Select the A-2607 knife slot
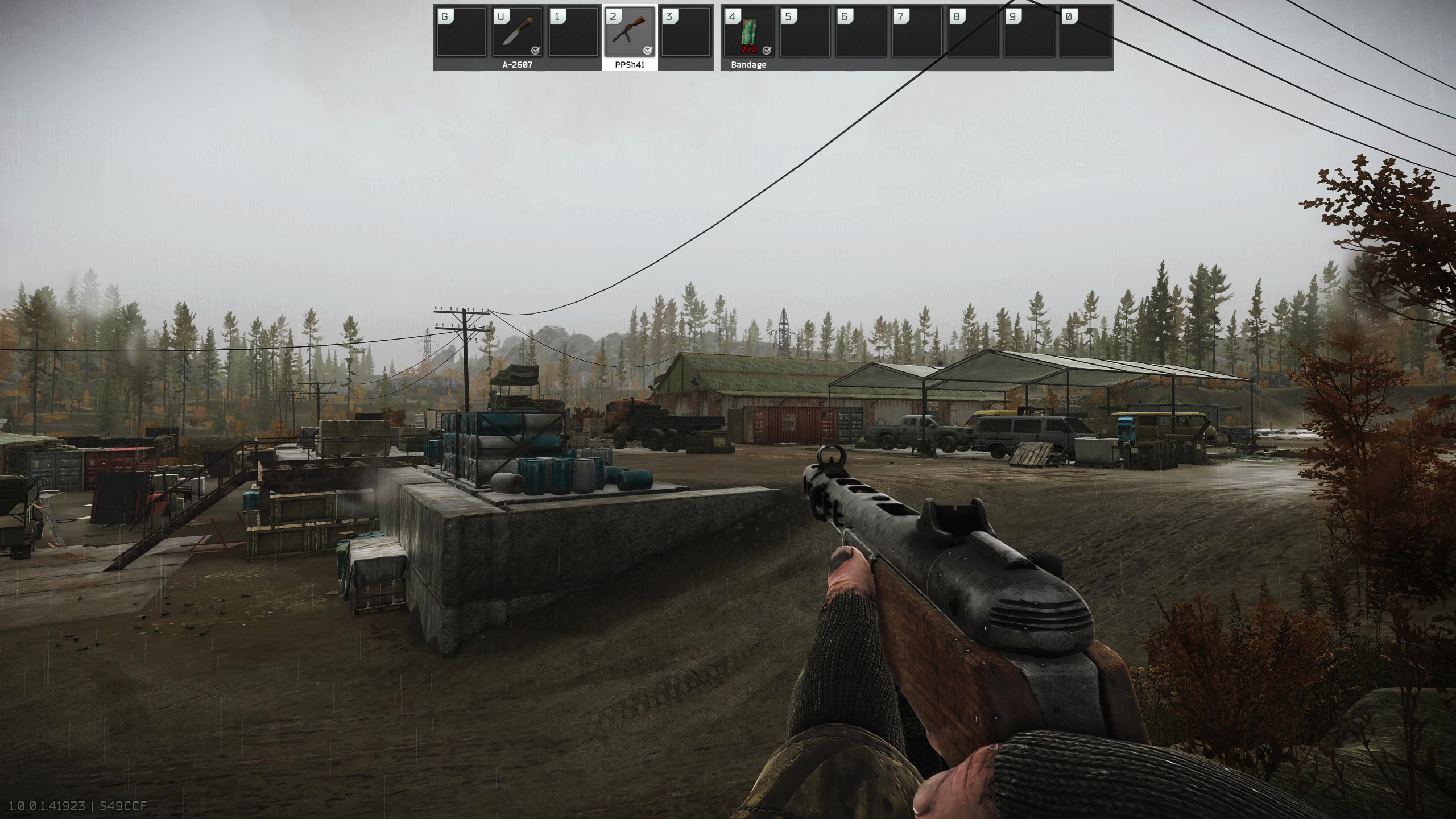This screenshot has width=1456, height=819. click(517, 32)
